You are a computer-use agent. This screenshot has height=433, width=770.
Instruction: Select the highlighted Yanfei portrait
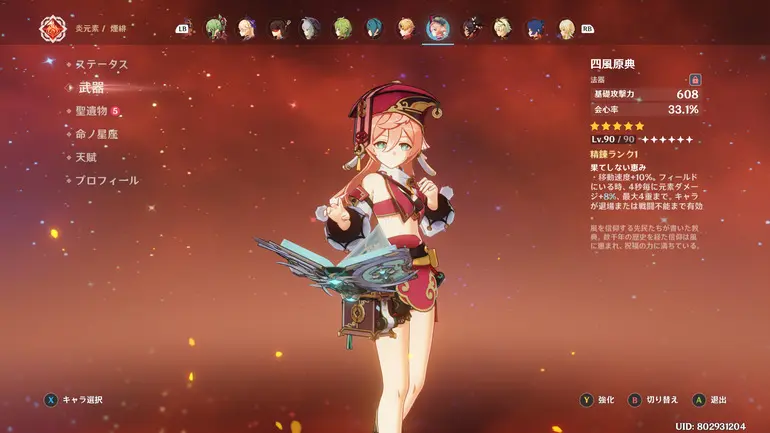click(438, 28)
